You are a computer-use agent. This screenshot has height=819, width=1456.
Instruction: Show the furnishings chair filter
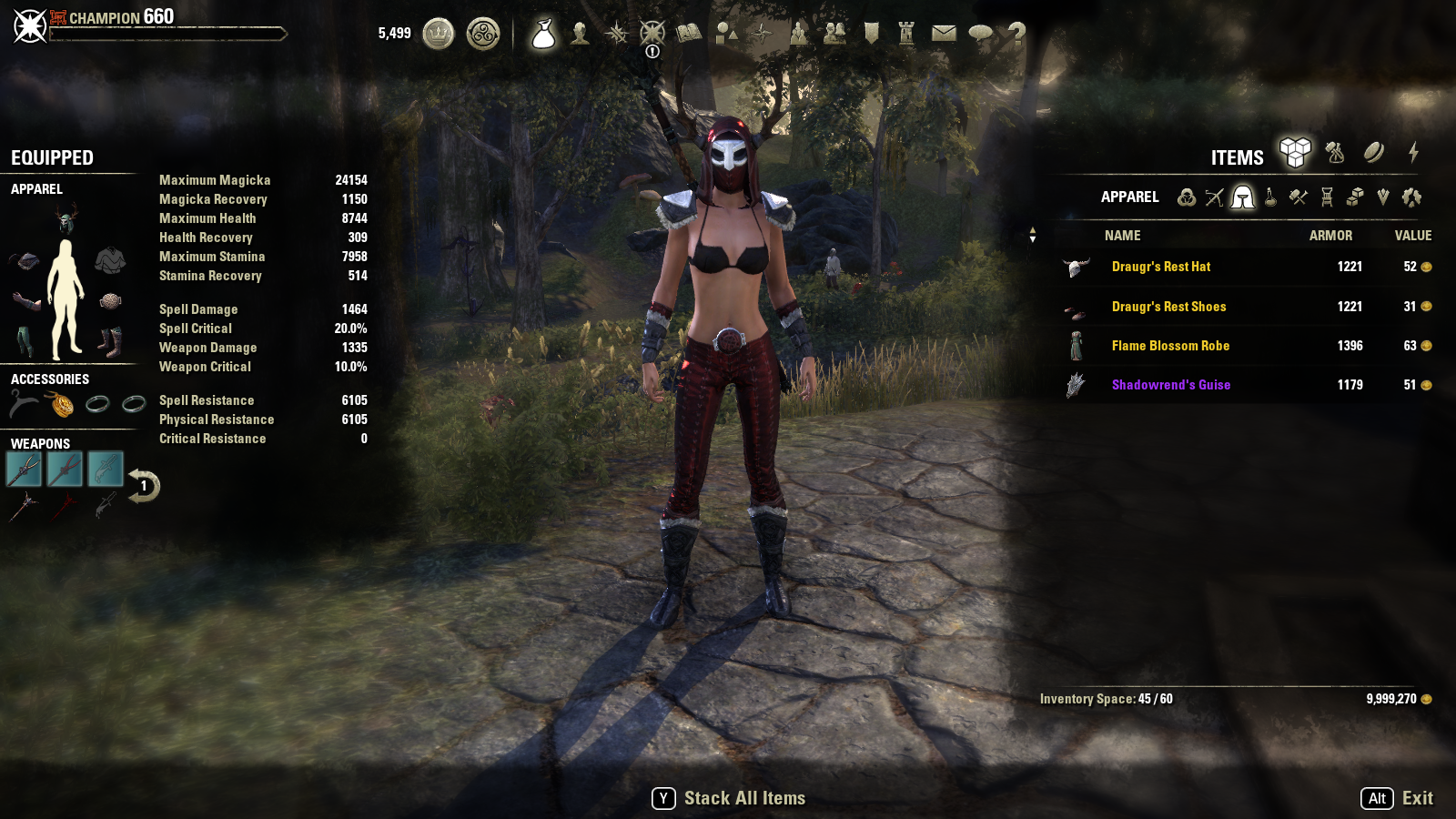tap(1327, 197)
